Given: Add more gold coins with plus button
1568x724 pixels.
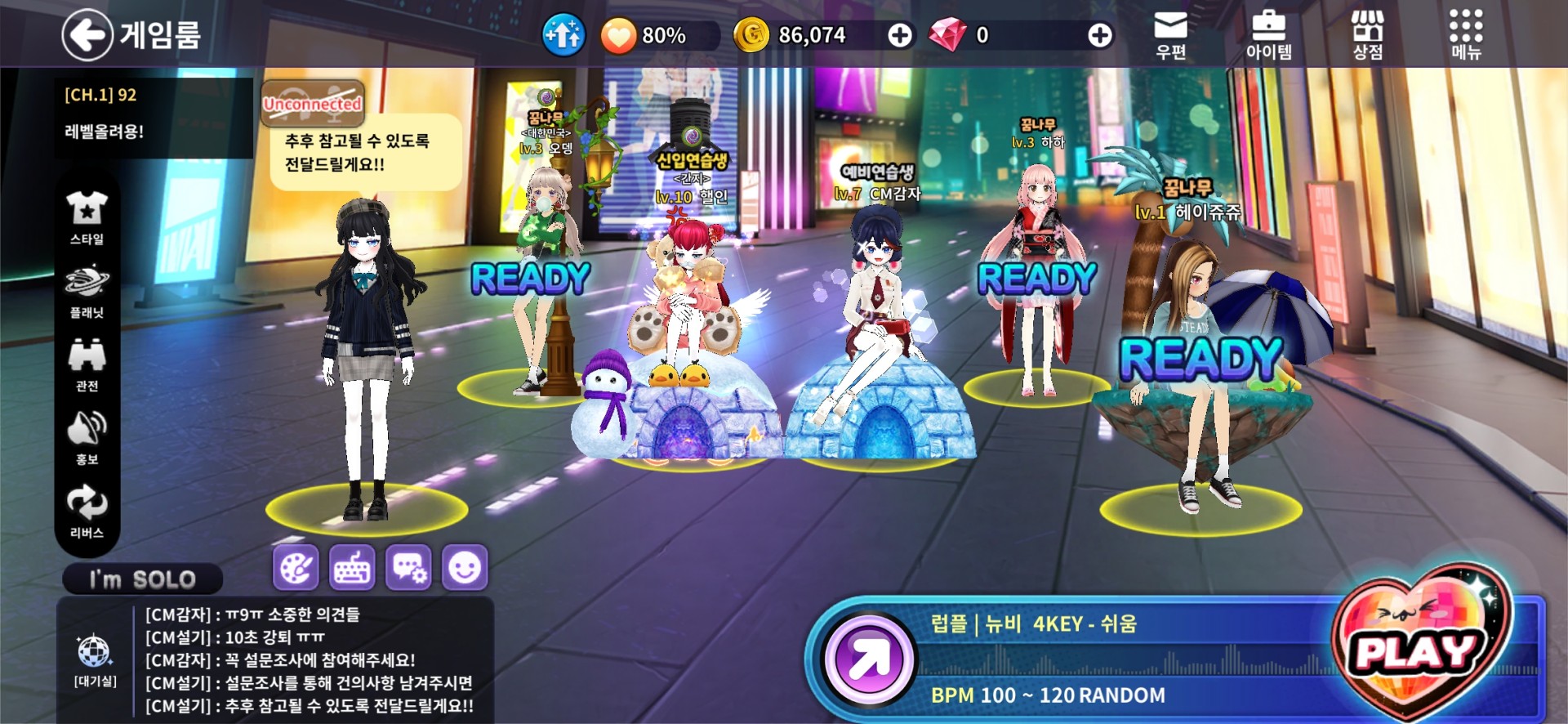Looking at the screenshot, I should click(x=900, y=35).
